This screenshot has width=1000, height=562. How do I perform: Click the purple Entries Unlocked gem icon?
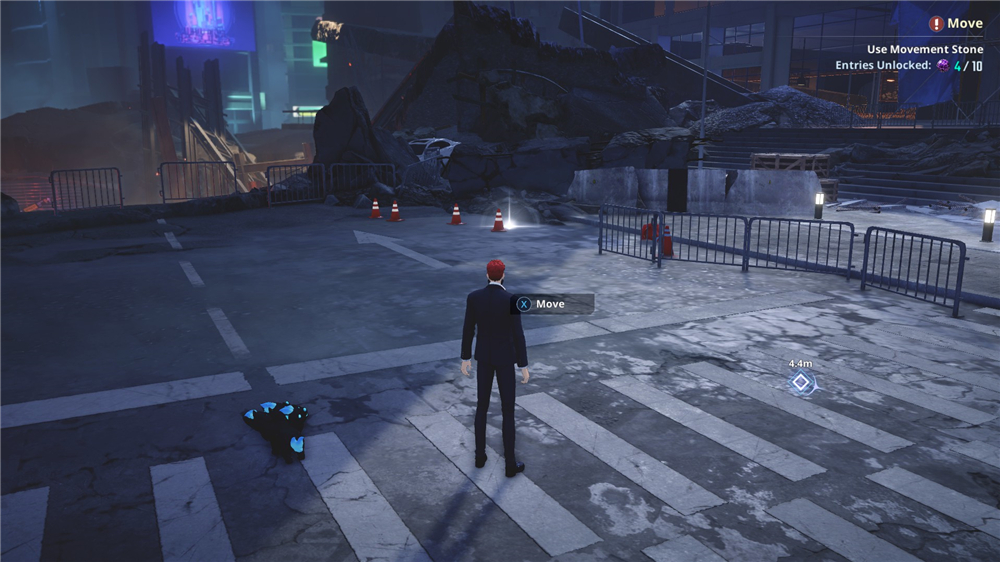click(941, 66)
